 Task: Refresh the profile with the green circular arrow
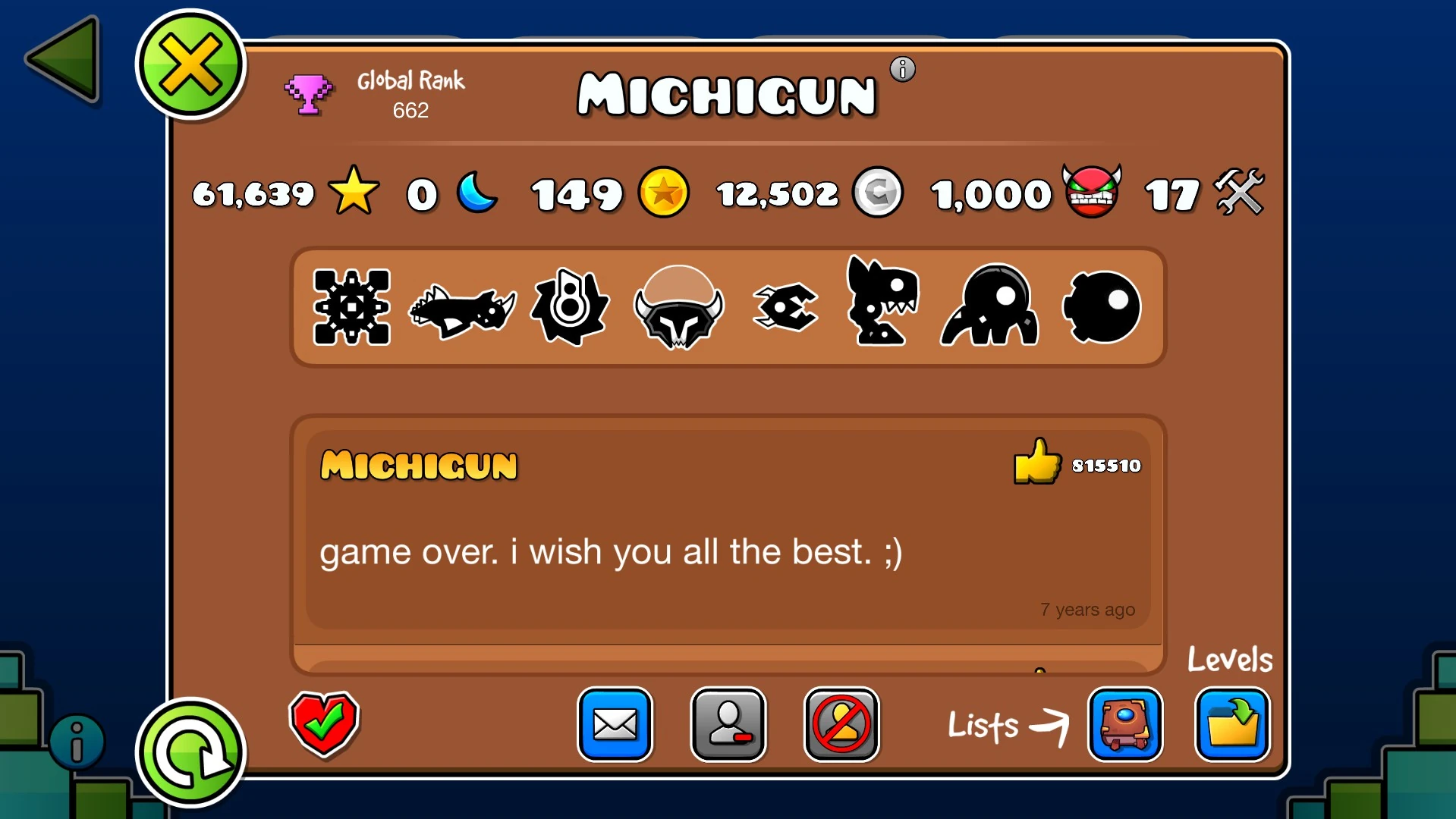click(x=189, y=752)
